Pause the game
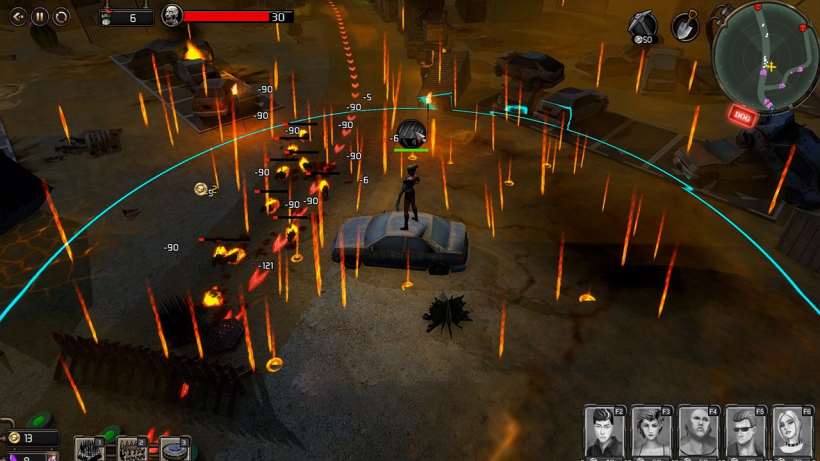 click(x=40, y=16)
